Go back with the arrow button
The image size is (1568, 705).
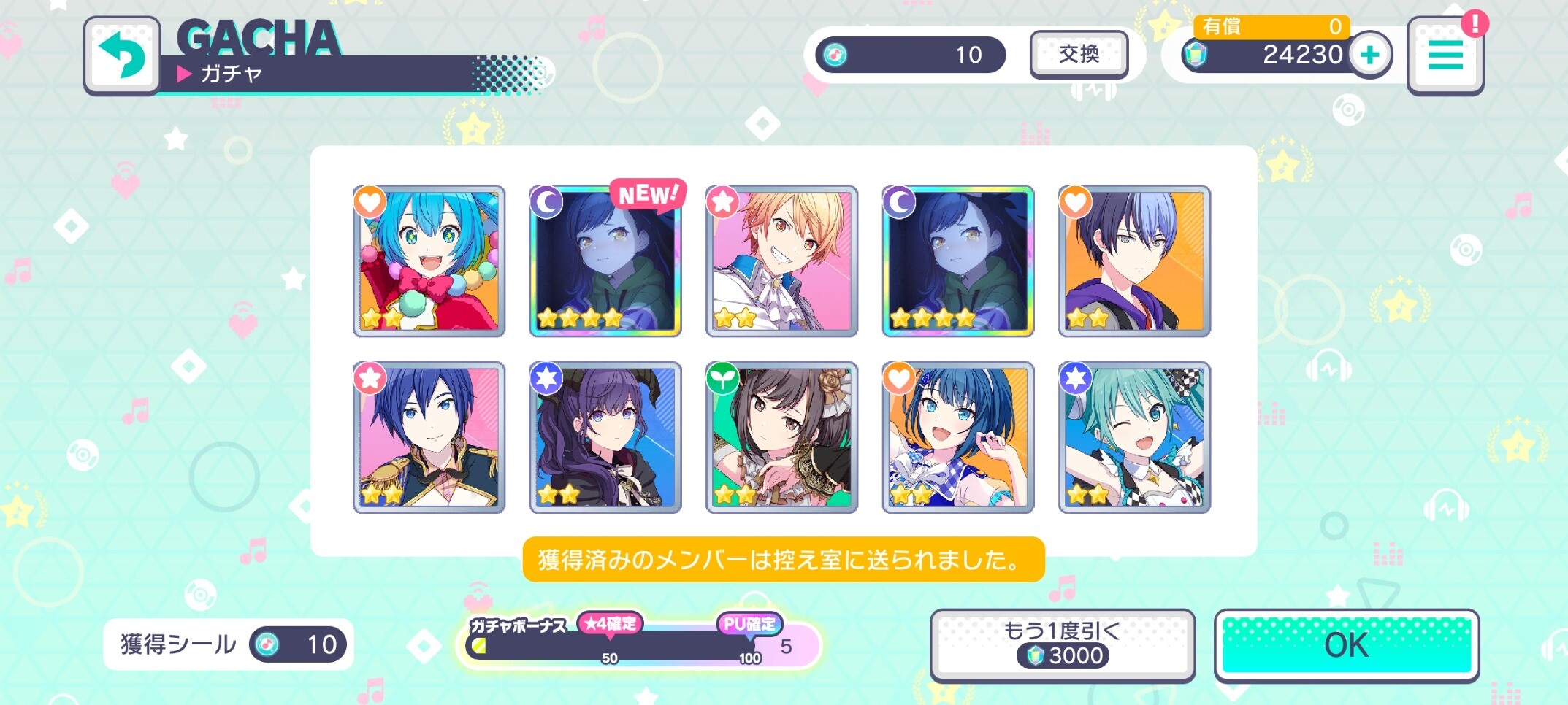coord(121,55)
